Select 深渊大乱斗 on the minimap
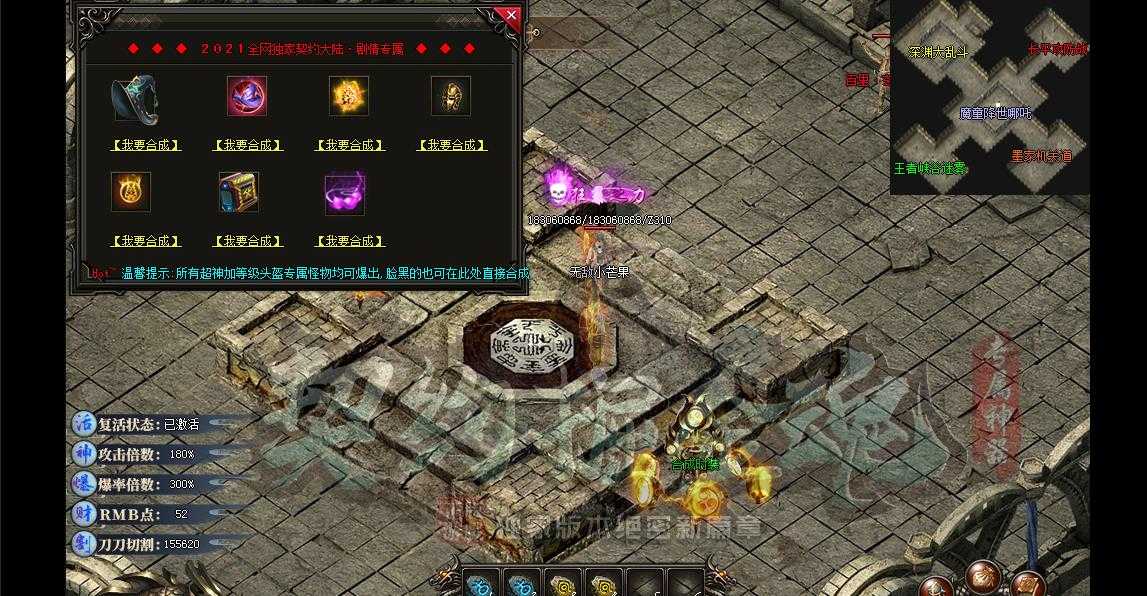Image resolution: width=1147 pixels, height=596 pixels. [x=939, y=51]
